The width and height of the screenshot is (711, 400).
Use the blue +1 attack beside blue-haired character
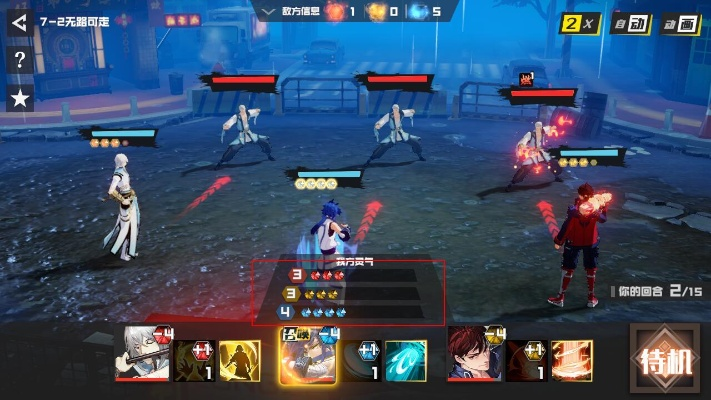[x=362, y=361]
